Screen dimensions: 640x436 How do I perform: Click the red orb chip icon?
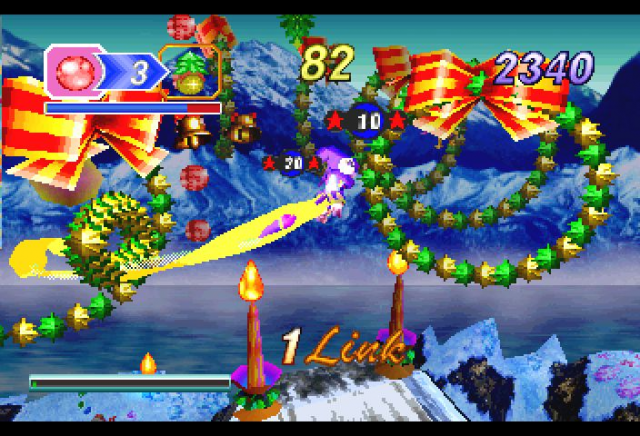(74, 71)
